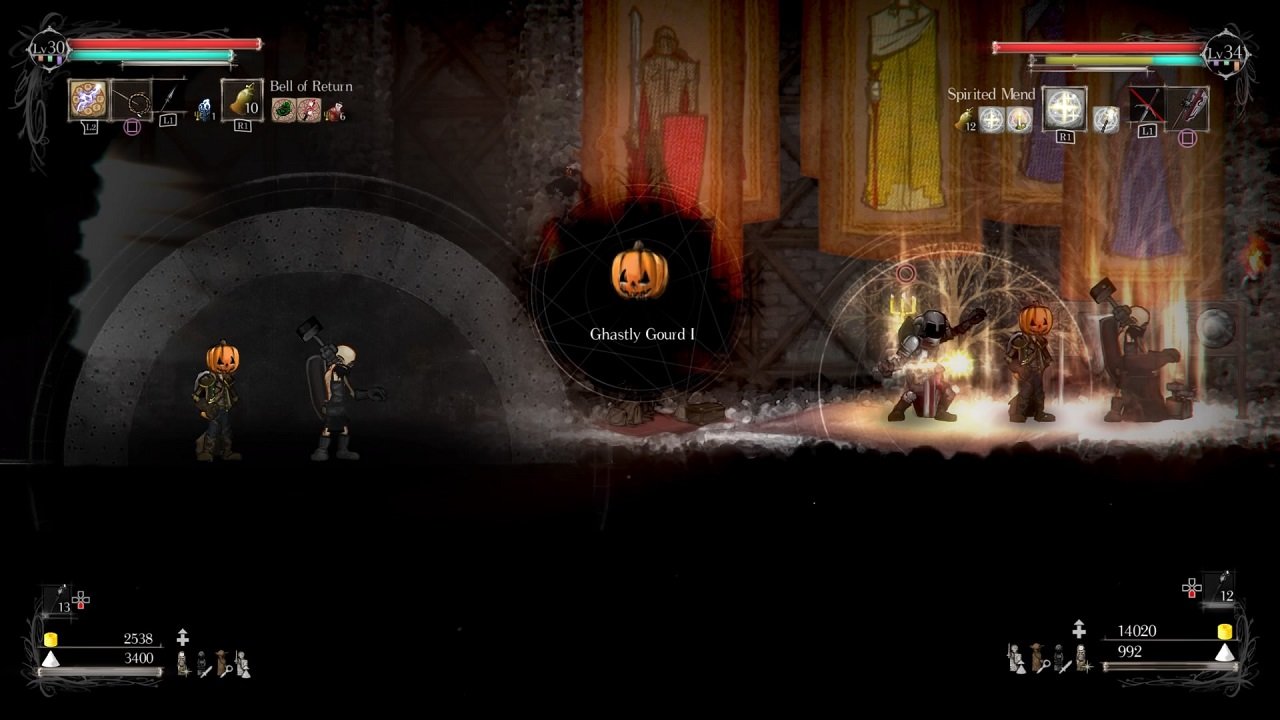Click the gold coin icon in the bottom-left counter
The width and height of the screenshot is (1280, 720).
point(51,639)
